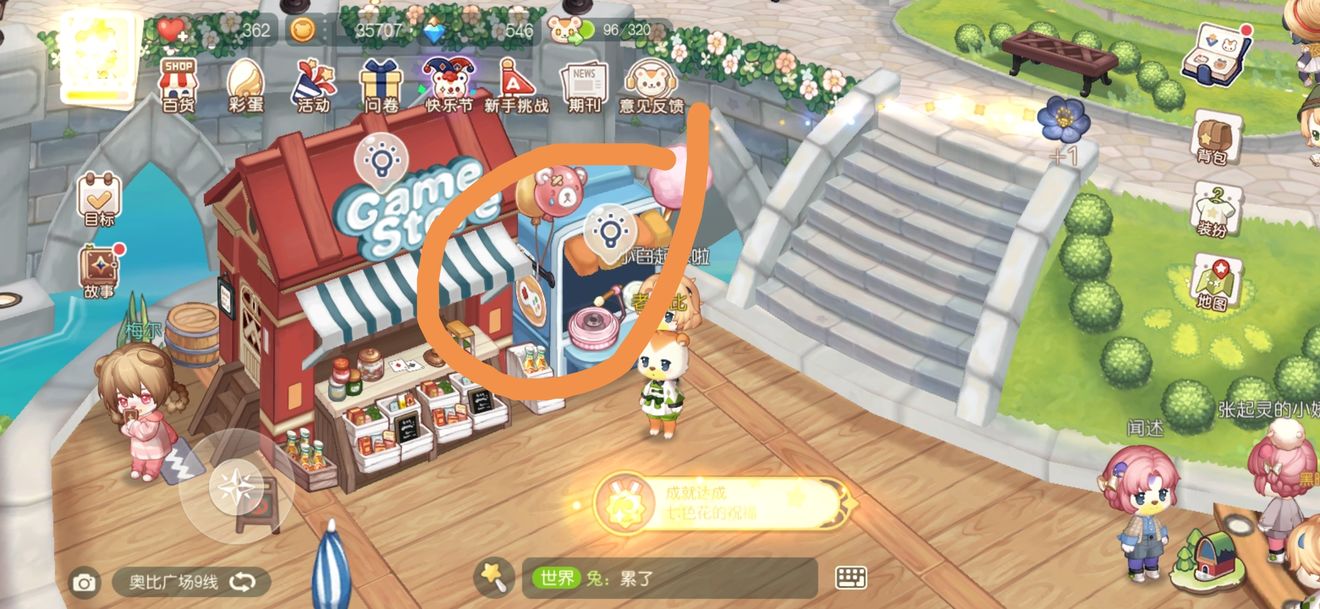1320x609 pixels.
Task: Open the 百货 shop icon
Action: click(x=179, y=84)
